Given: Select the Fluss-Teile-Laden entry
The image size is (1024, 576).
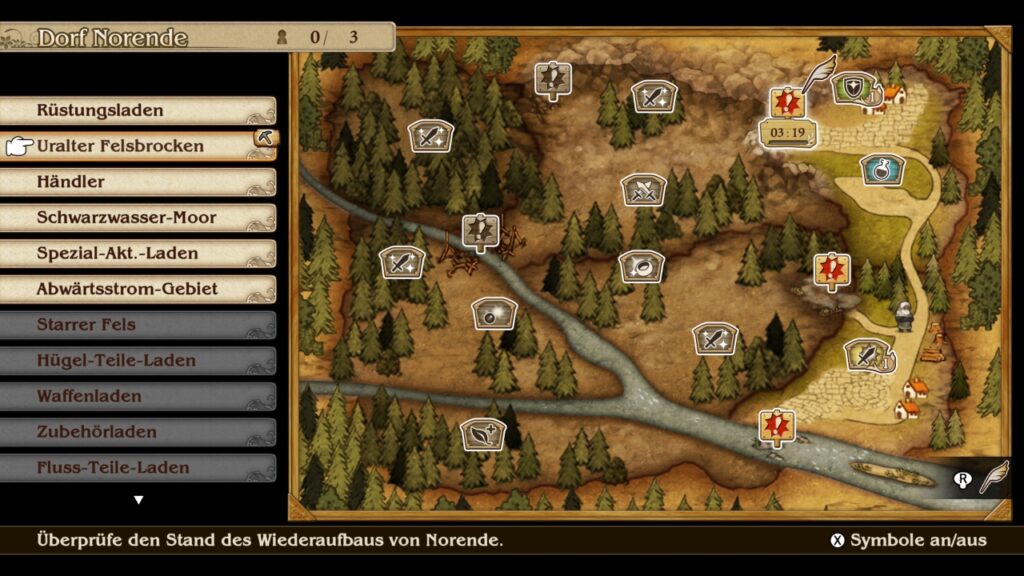Looking at the screenshot, I should point(140,467).
